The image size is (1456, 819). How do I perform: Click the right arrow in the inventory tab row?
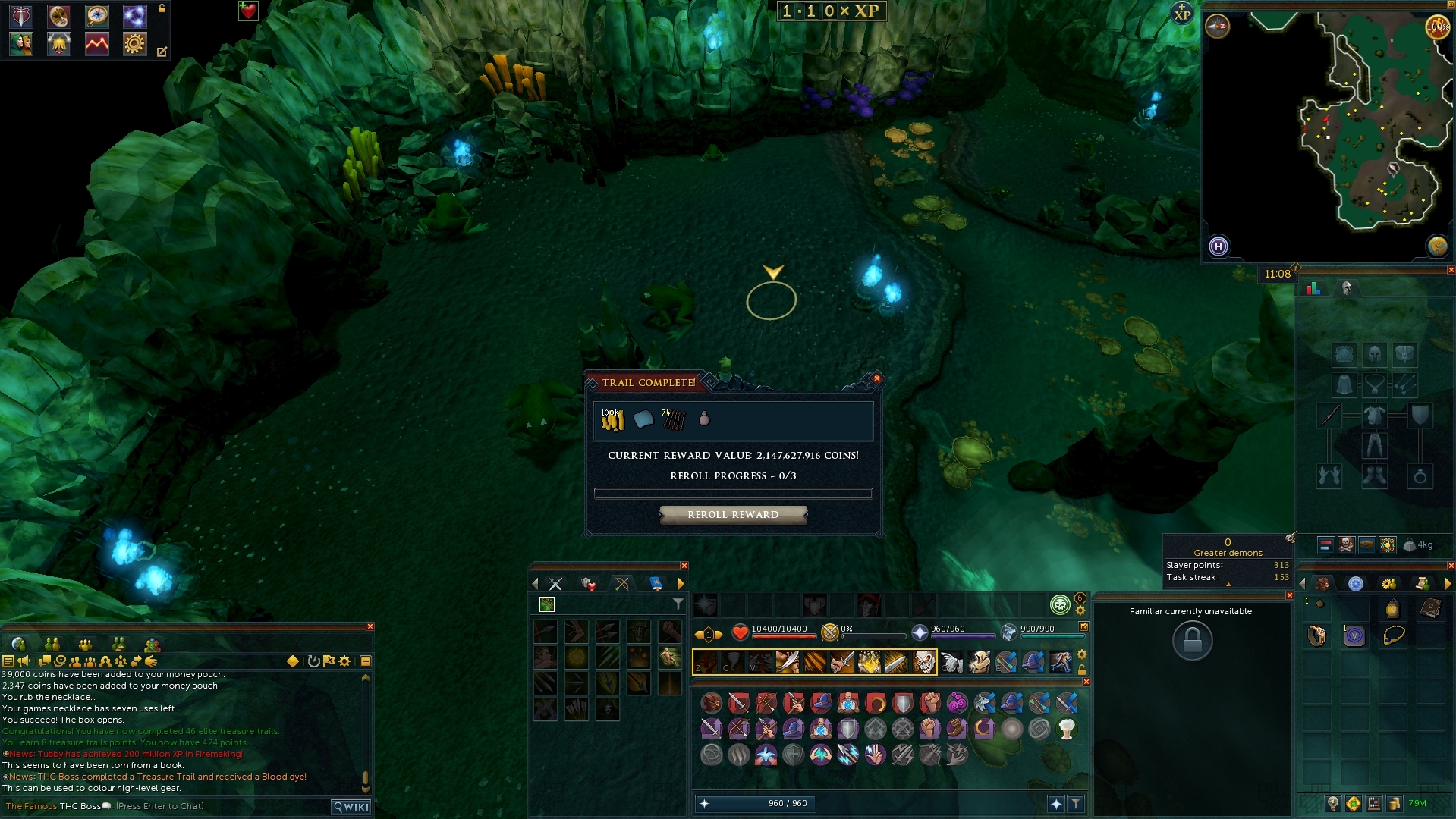(x=1446, y=585)
